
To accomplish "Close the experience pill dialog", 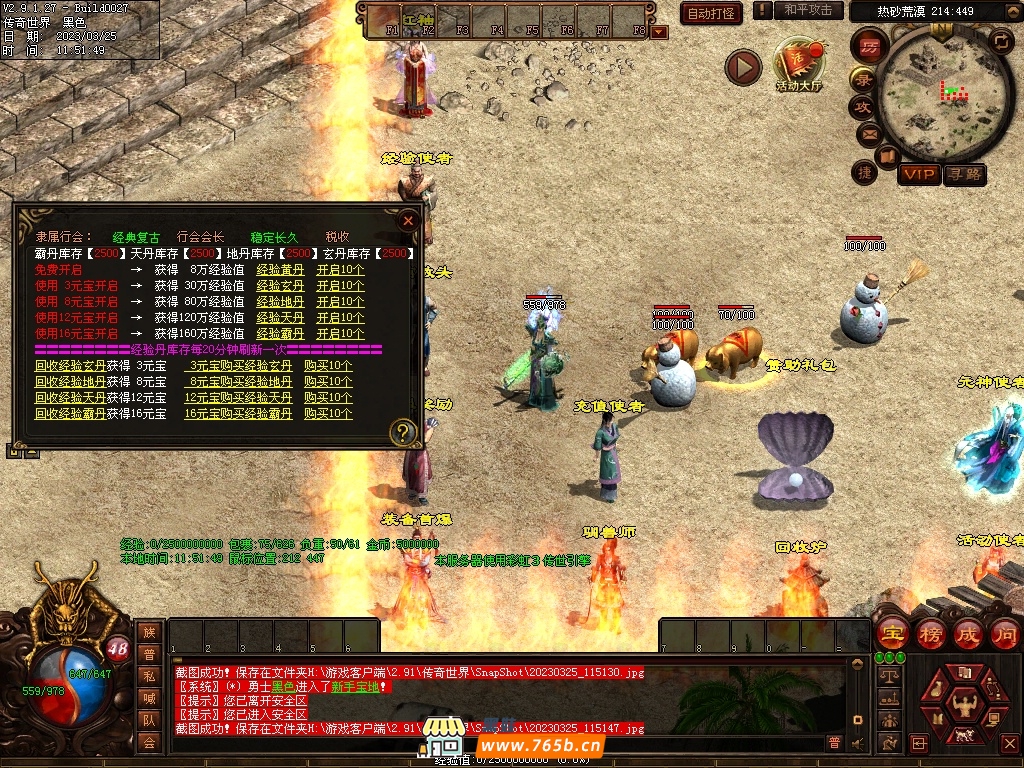I will tap(407, 220).
